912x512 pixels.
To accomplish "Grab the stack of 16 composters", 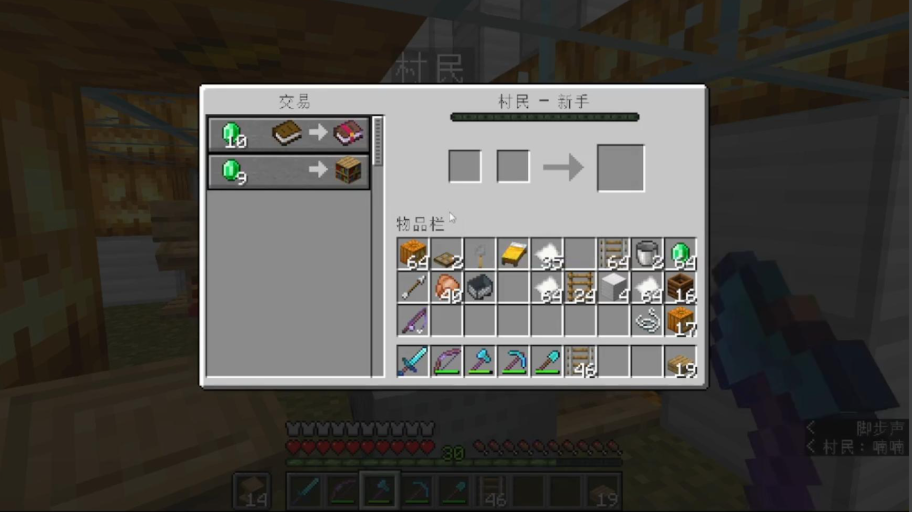I will coord(681,288).
